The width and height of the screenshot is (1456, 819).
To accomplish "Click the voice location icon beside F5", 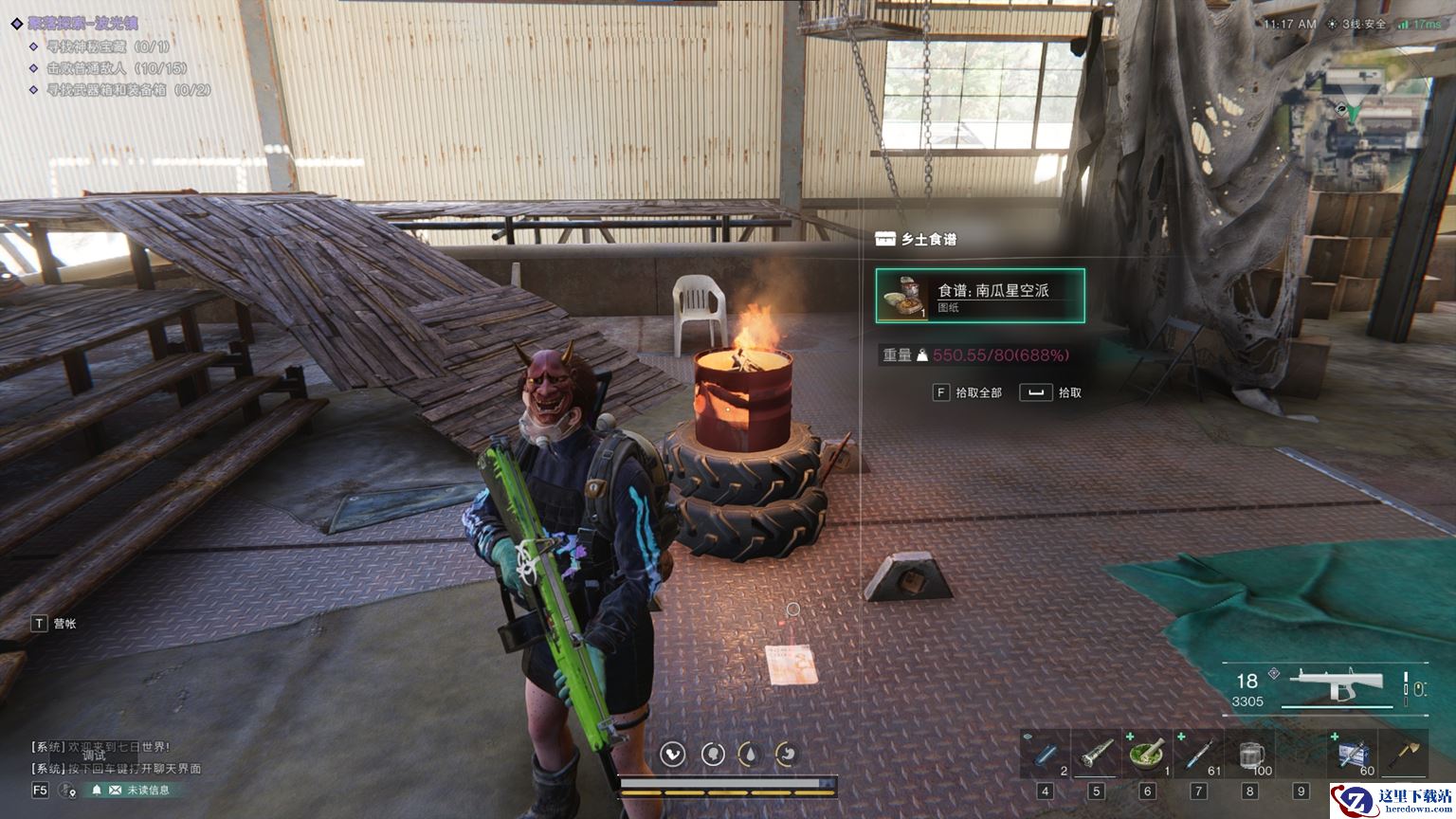I will point(67,790).
